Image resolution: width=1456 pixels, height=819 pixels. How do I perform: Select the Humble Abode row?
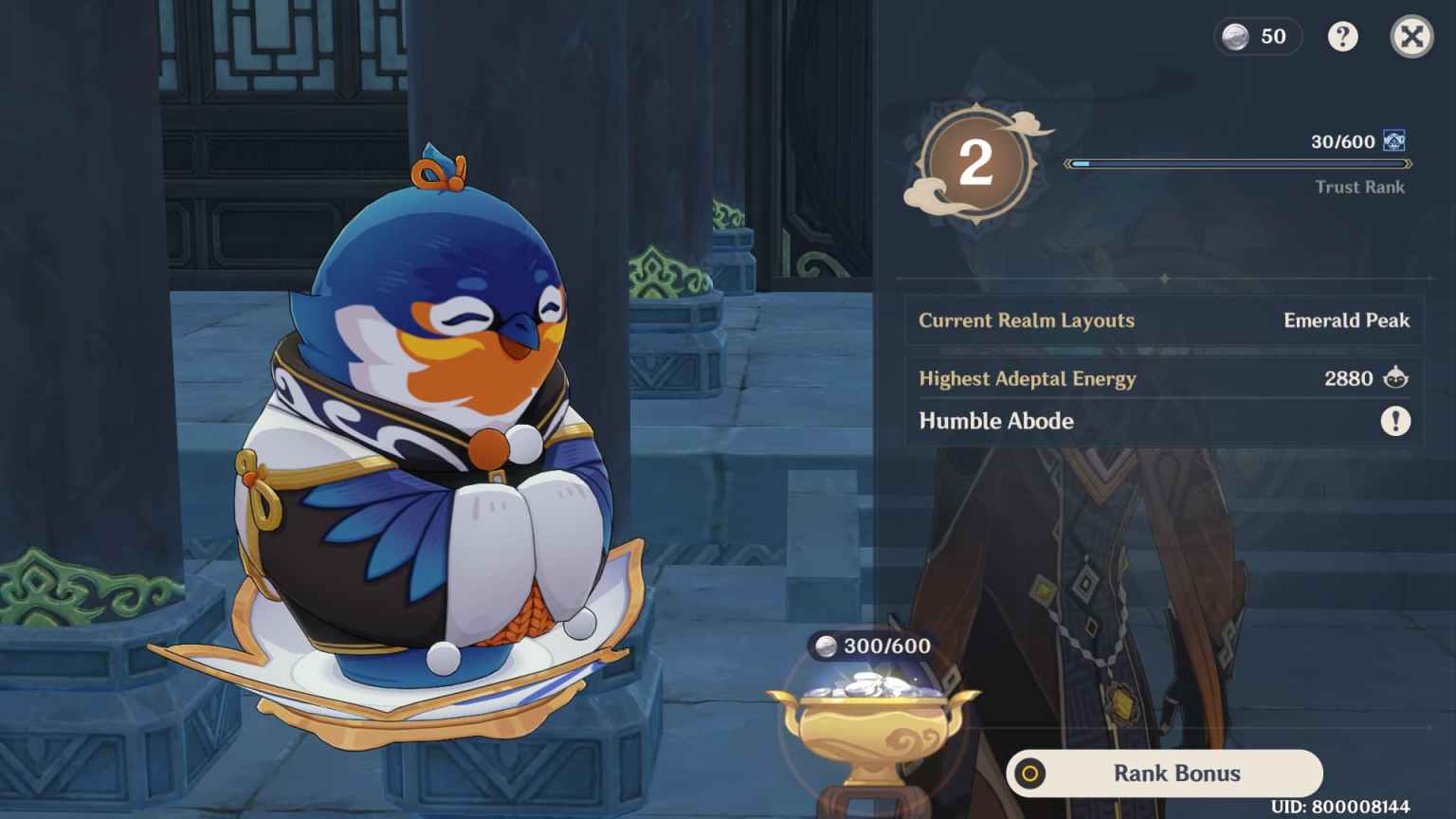pyautogui.click(x=995, y=421)
